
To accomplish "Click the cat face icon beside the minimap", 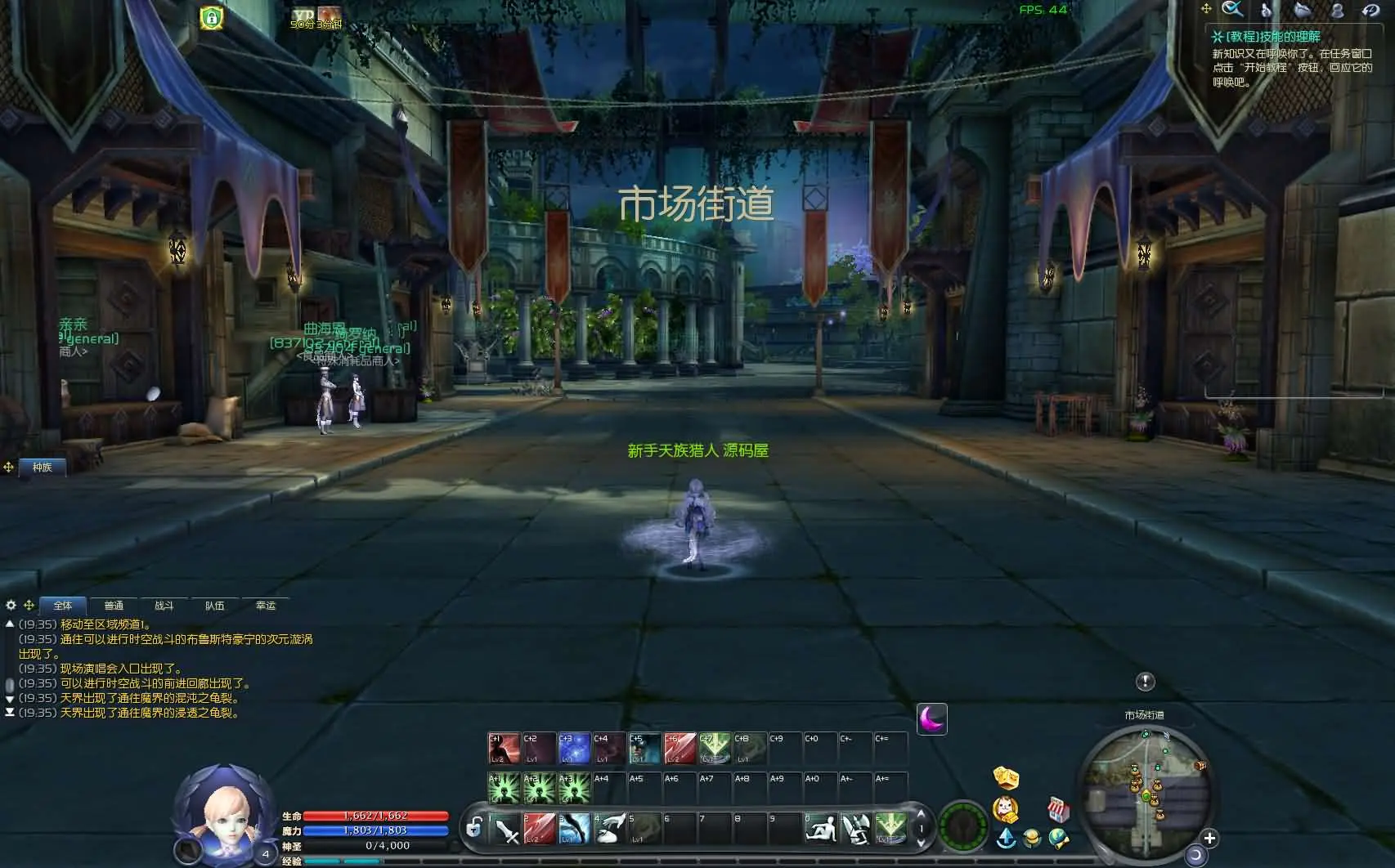I will coord(1003,810).
